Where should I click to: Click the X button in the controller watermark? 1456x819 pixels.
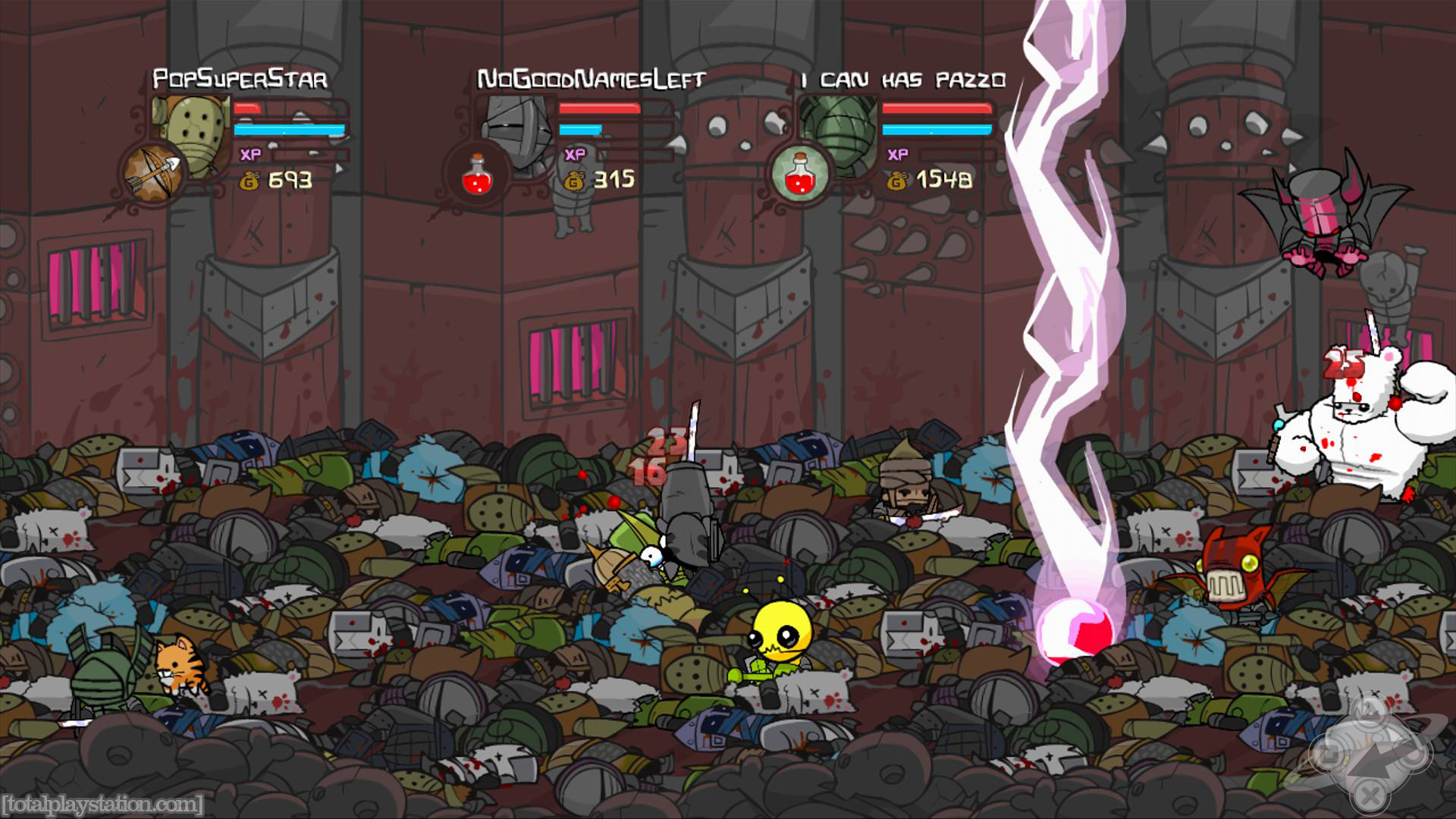(x=1370, y=795)
